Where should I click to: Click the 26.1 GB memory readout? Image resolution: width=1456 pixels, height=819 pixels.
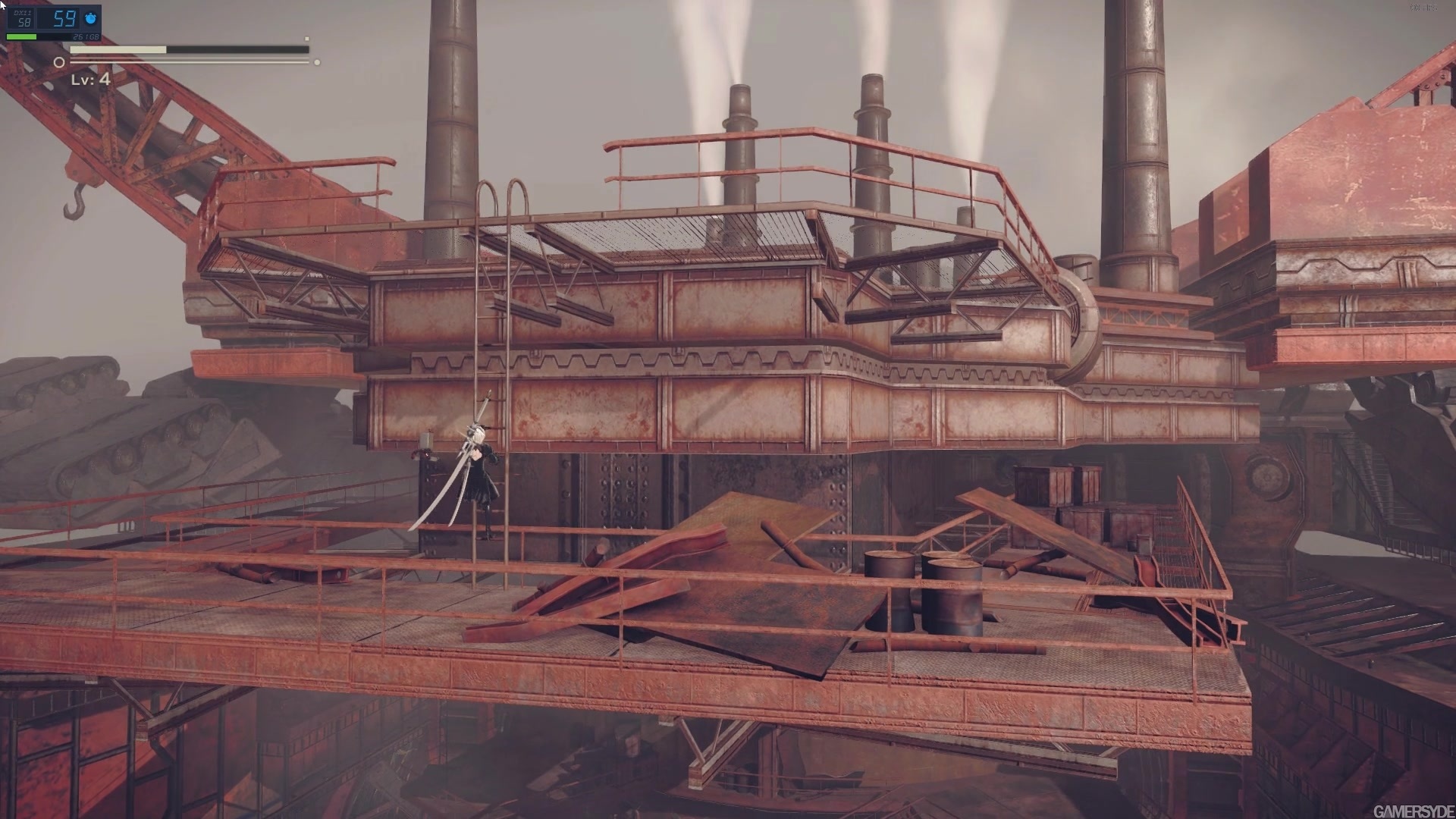[x=86, y=36]
